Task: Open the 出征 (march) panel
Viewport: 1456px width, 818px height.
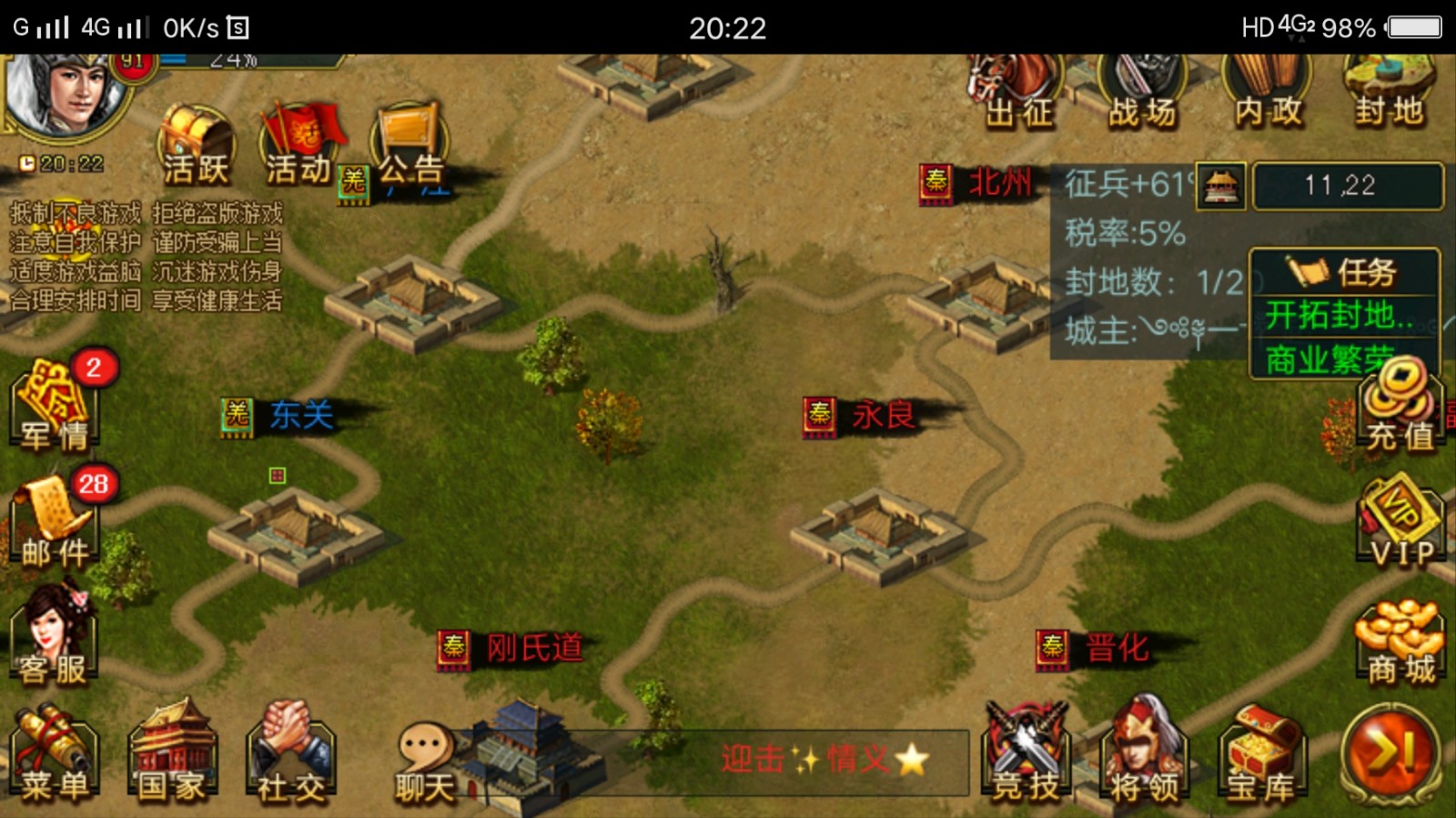Action: [1019, 91]
